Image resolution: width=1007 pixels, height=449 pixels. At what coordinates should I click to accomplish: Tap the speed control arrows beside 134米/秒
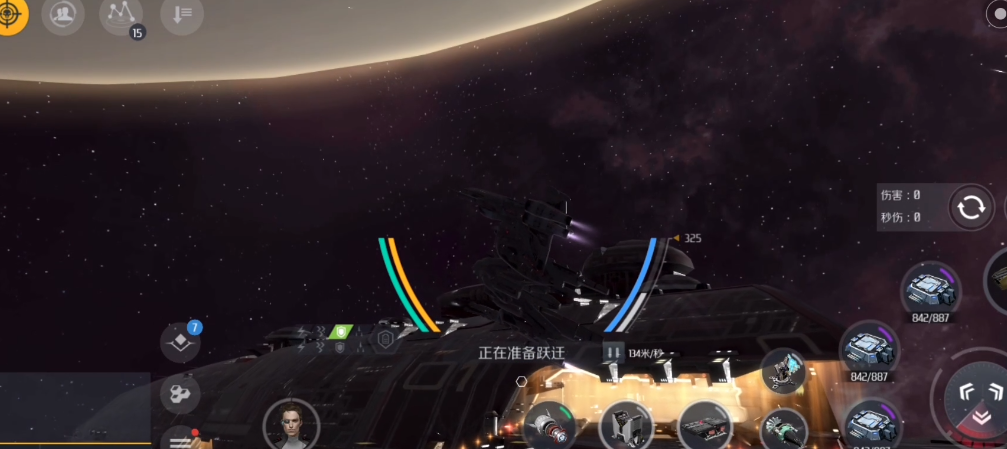[613, 353]
